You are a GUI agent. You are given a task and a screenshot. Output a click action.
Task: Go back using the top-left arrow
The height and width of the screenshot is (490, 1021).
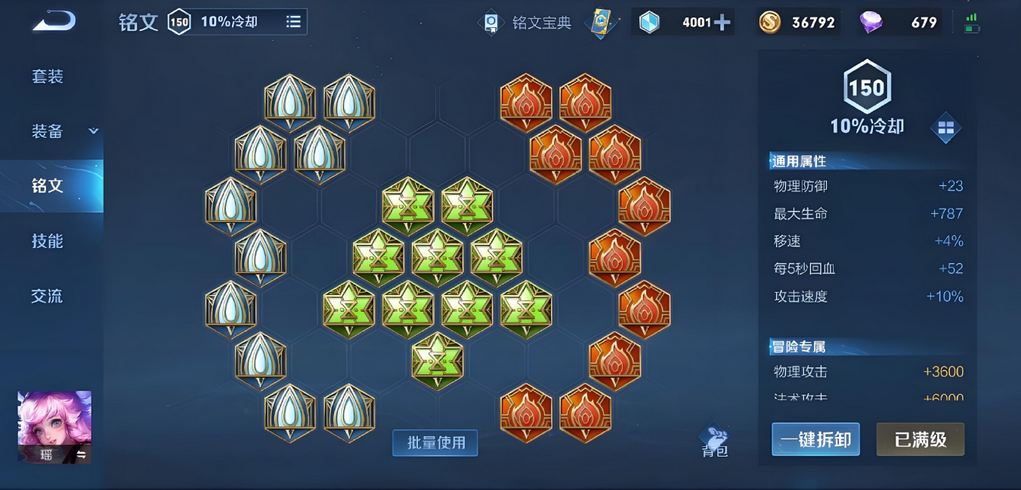[x=53, y=21]
